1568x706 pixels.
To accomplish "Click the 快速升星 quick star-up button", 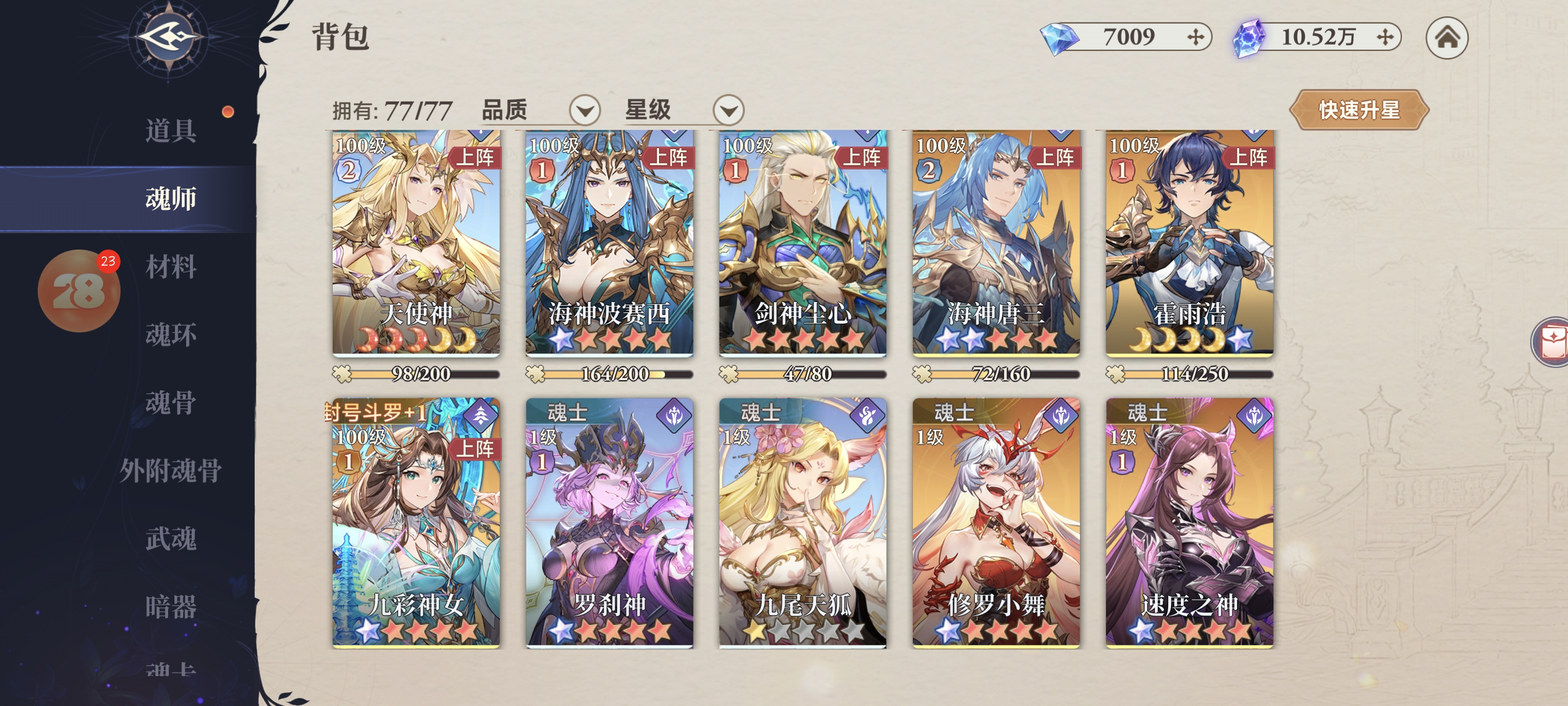I will coord(1359,110).
